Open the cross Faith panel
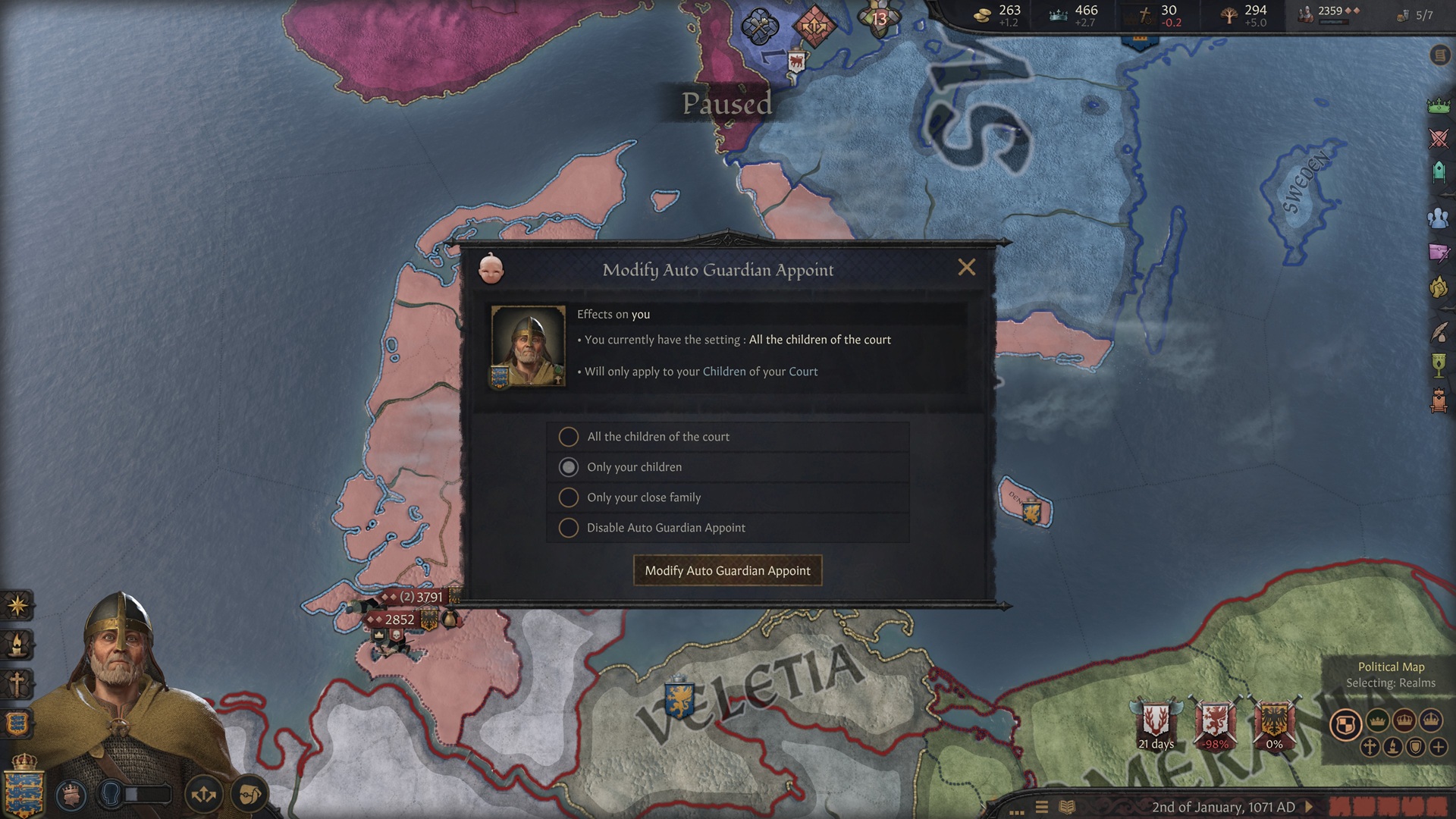Image resolution: width=1456 pixels, height=819 pixels. (17, 683)
